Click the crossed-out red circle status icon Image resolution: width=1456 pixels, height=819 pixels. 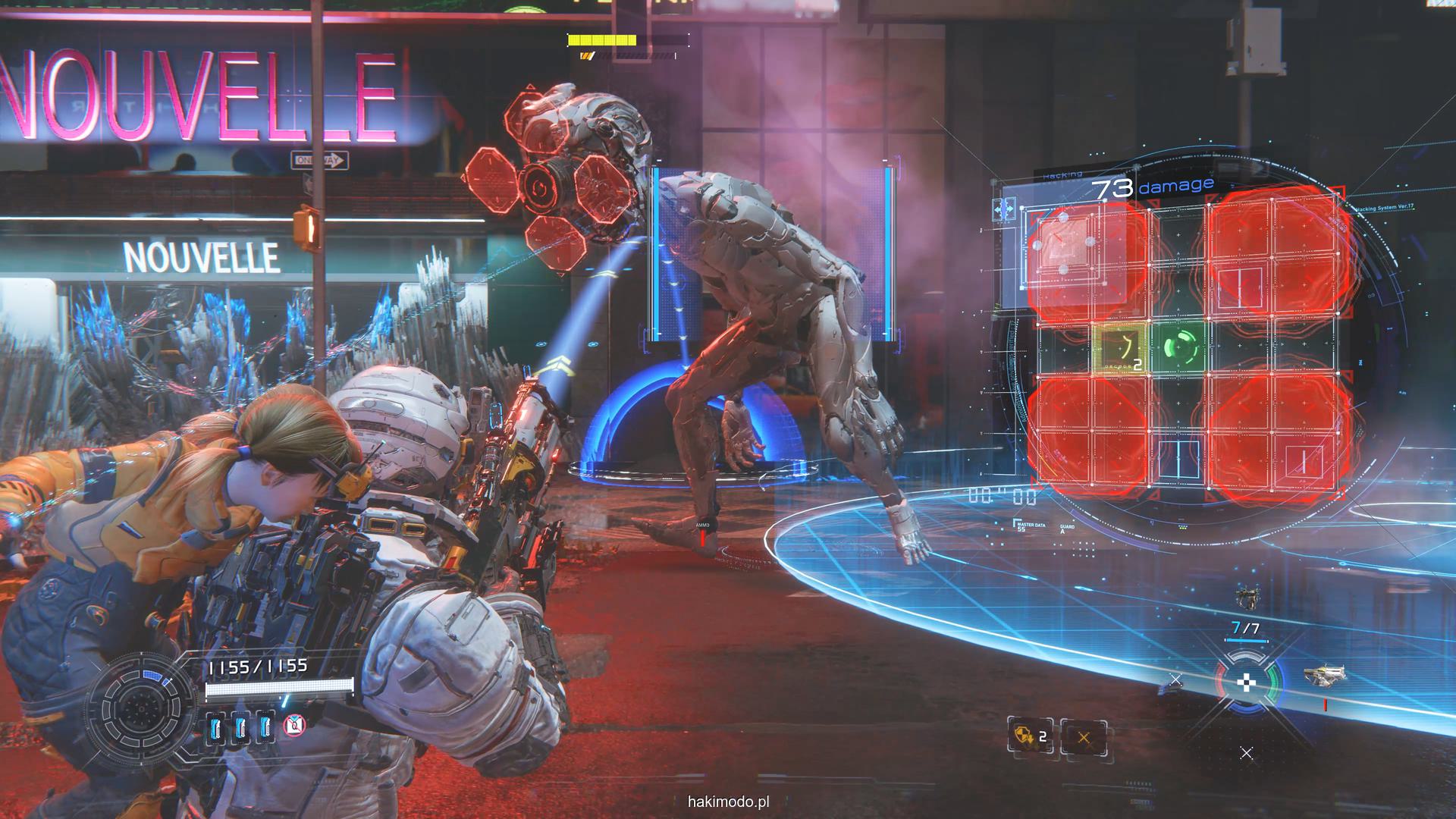tap(293, 726)
